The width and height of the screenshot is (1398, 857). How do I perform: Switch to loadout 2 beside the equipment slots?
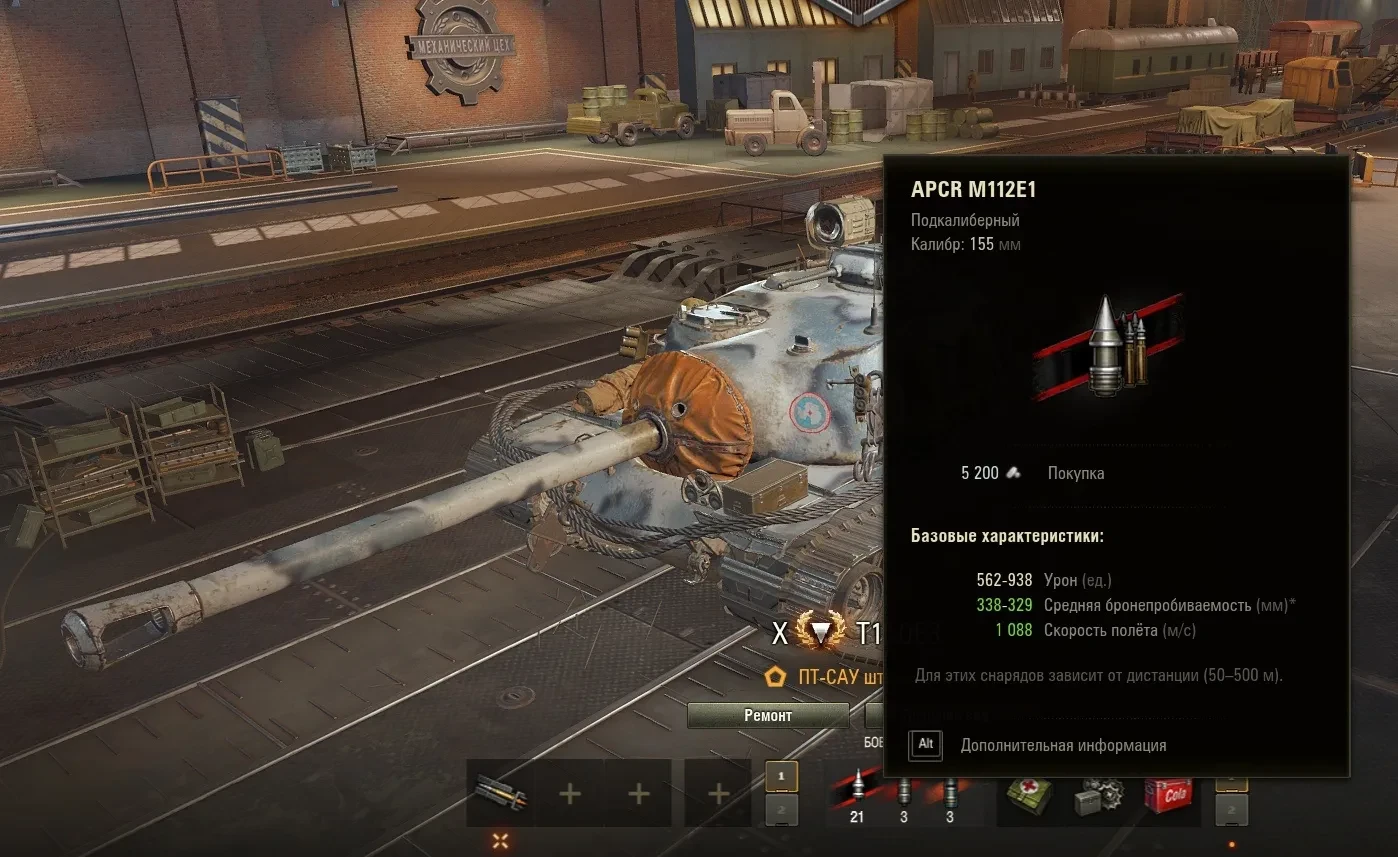click(781, 810)
